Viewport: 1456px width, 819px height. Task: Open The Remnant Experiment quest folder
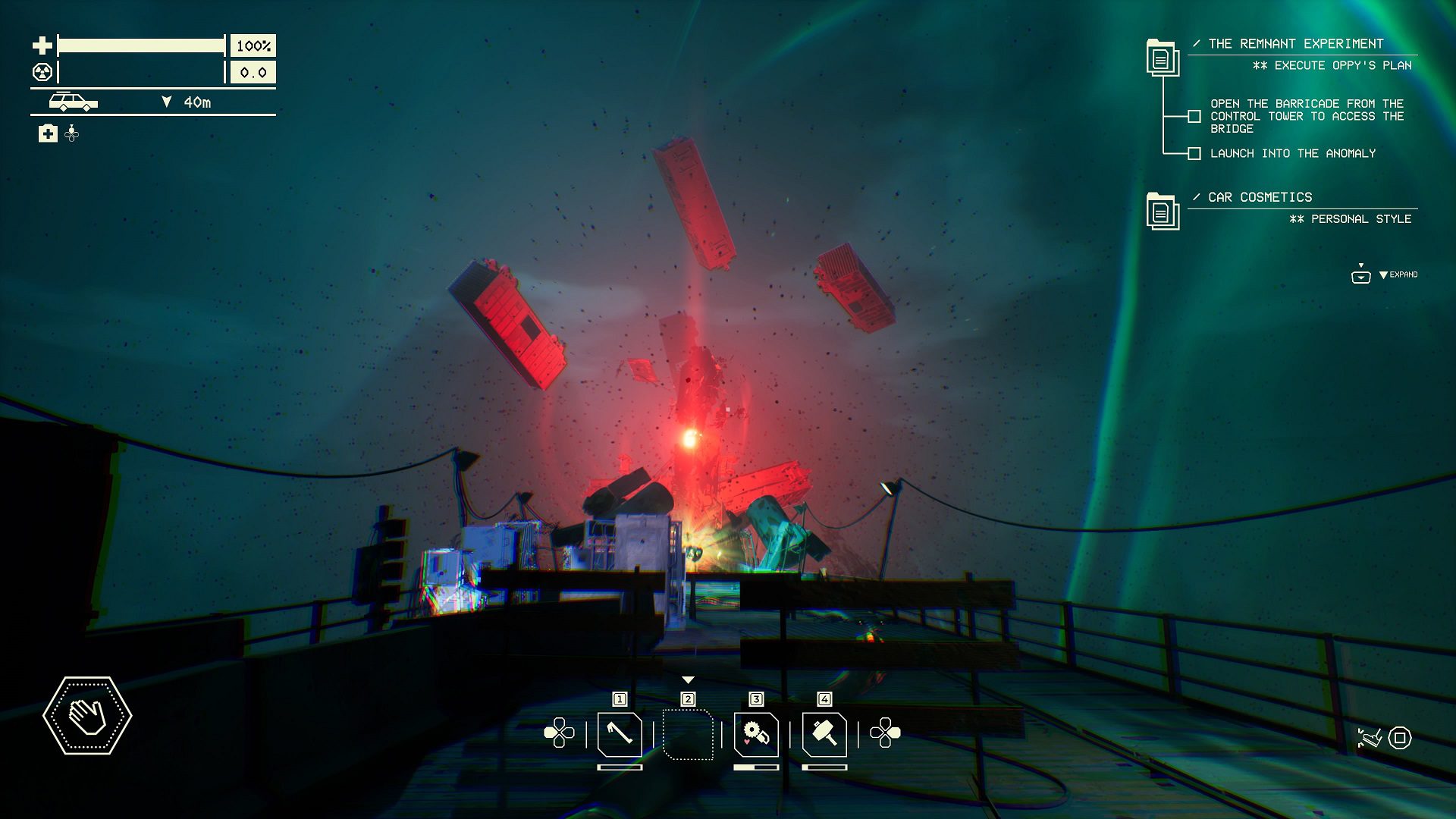[x=1162, y=58]
